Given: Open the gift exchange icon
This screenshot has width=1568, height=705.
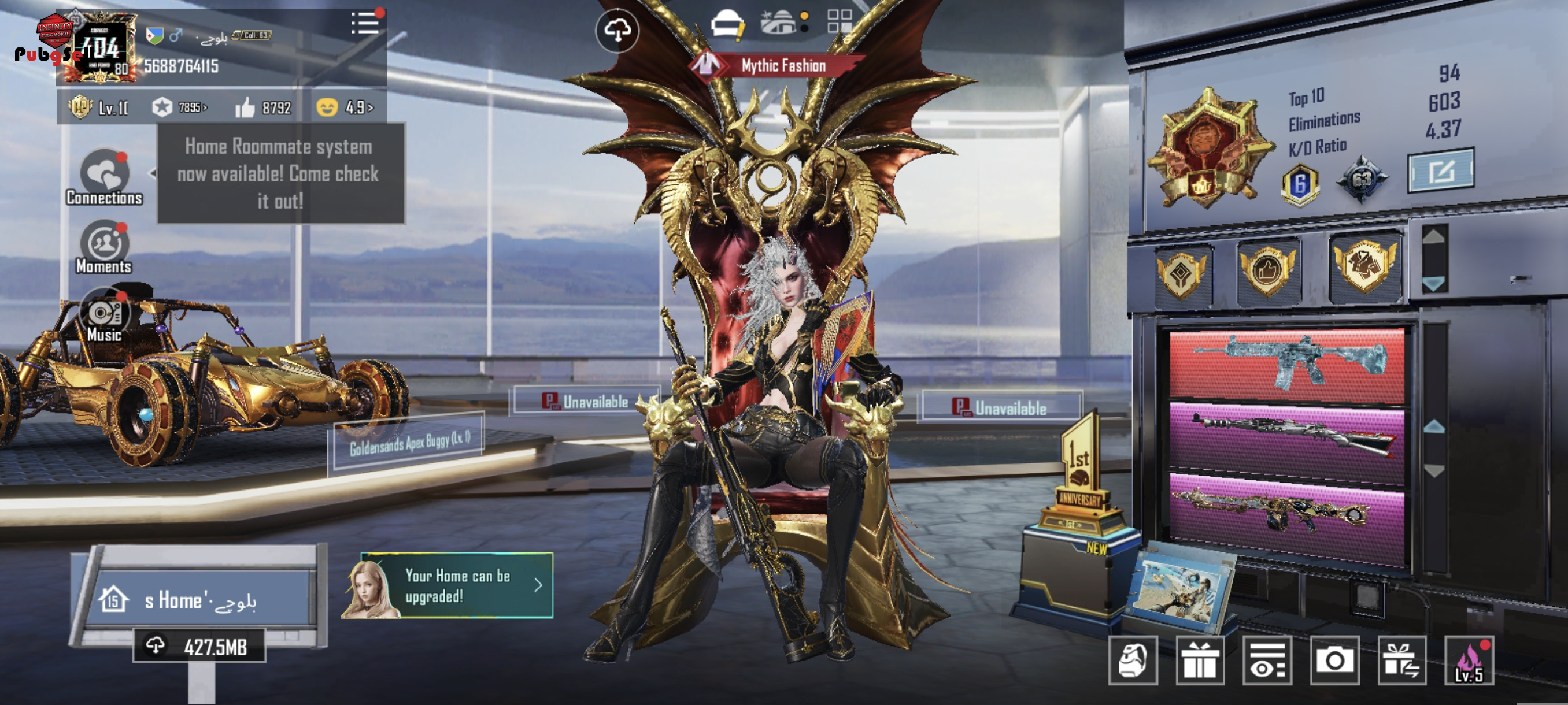Looking at the screenshot, I should (x=1401, y=661).
